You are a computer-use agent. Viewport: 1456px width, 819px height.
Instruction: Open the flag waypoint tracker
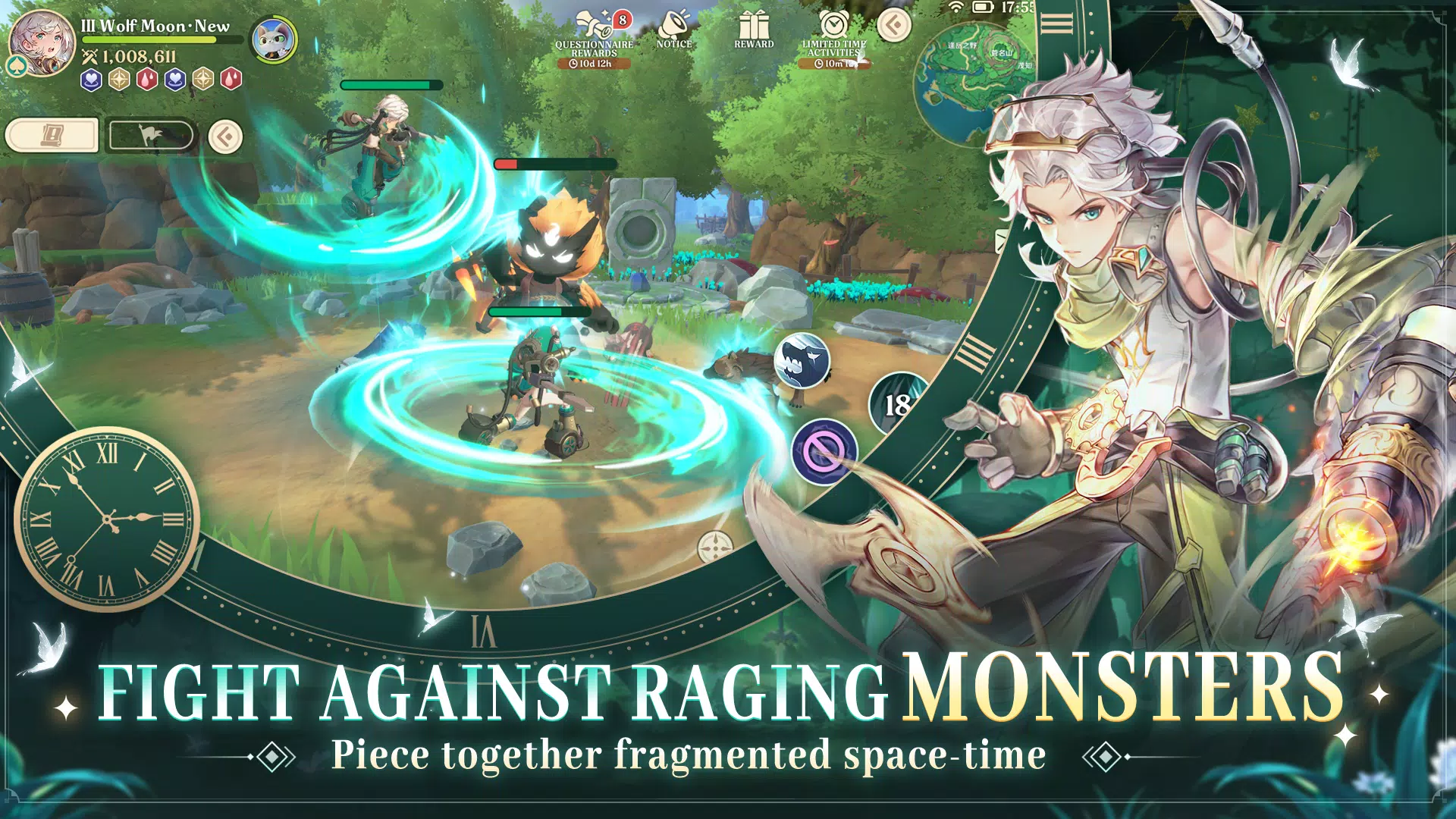pos(150,136)
